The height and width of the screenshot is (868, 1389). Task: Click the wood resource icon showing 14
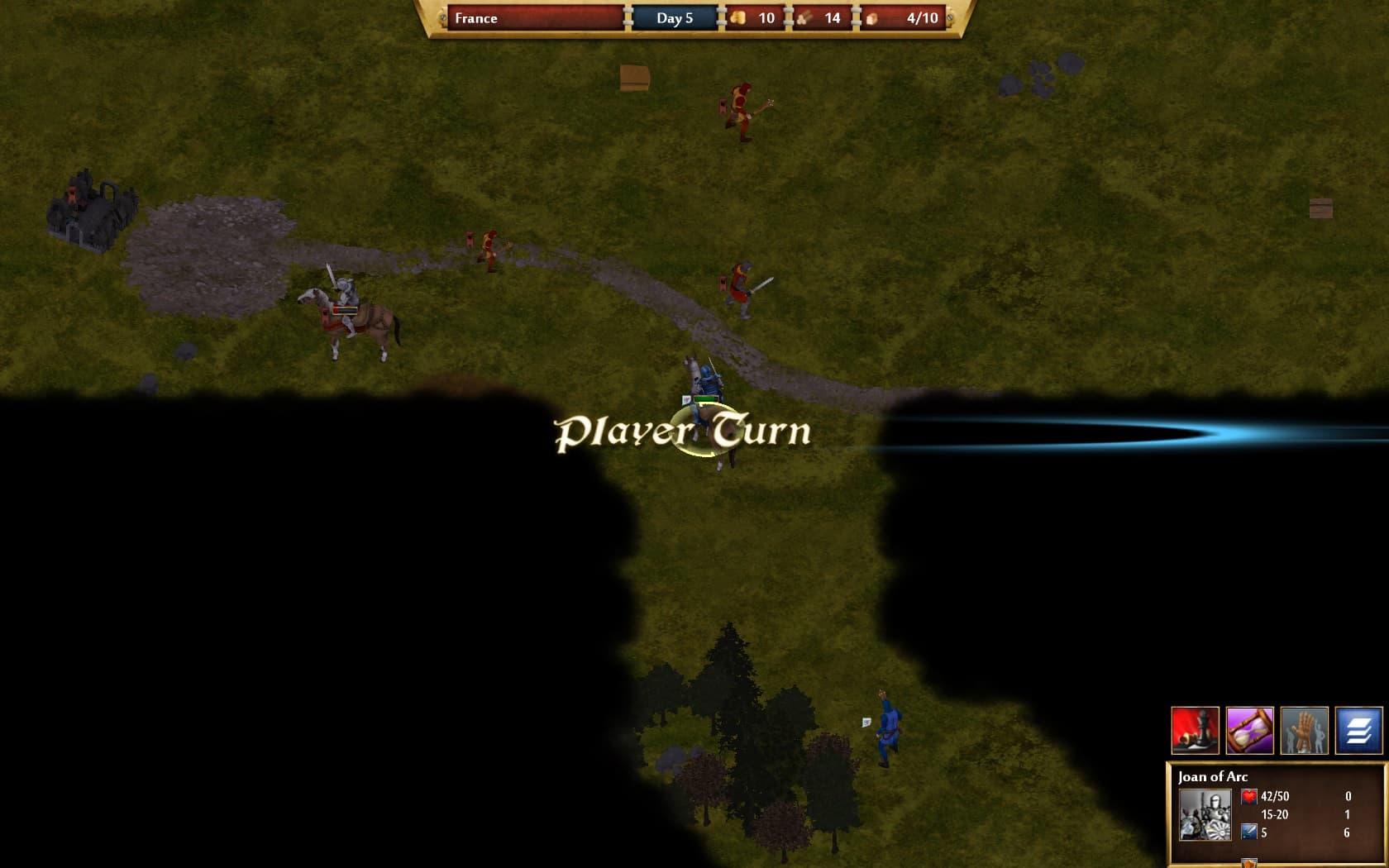(803, 17)
